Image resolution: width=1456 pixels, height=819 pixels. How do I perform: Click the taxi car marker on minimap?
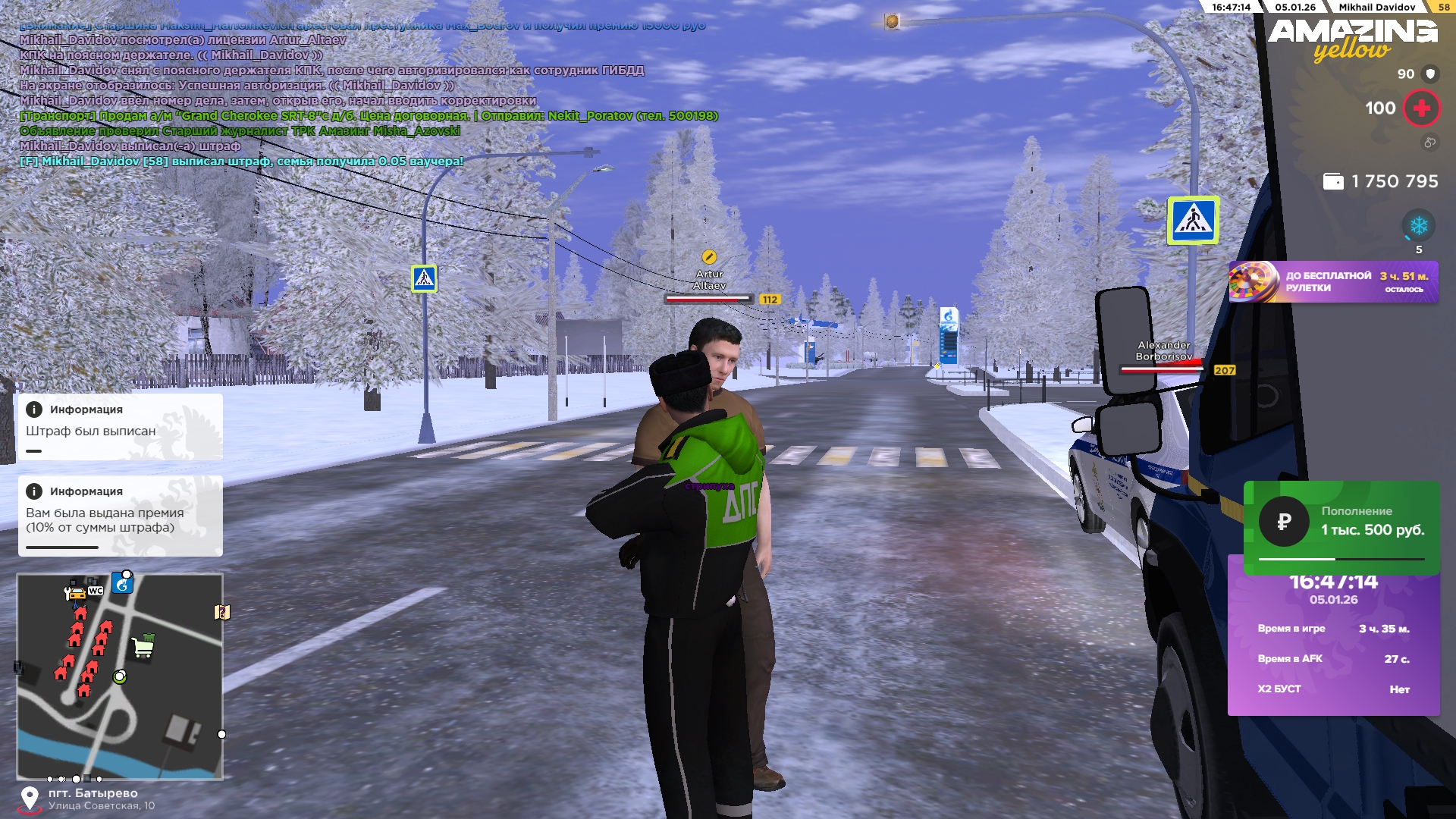click(76, 594)
